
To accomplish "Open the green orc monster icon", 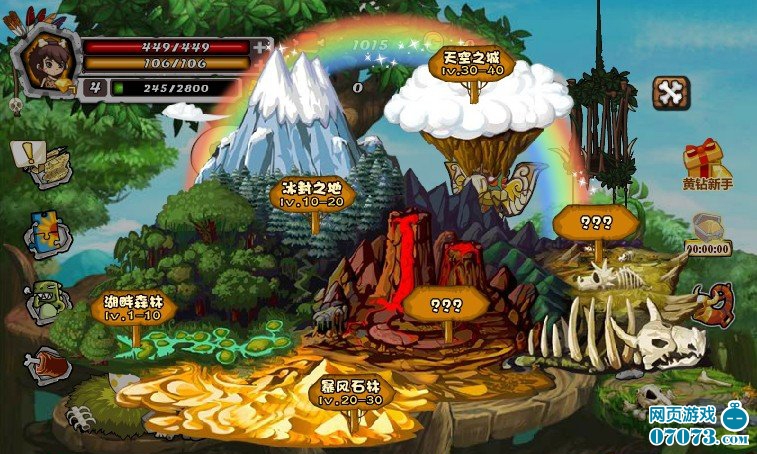I will 46,300.
